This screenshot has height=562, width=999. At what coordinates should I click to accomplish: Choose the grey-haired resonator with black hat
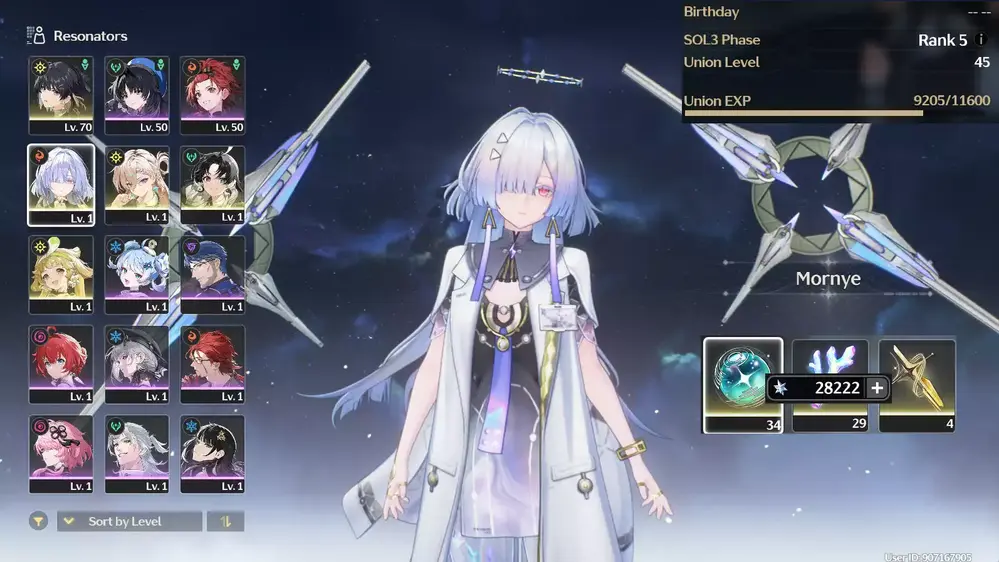tap(137, 364)
